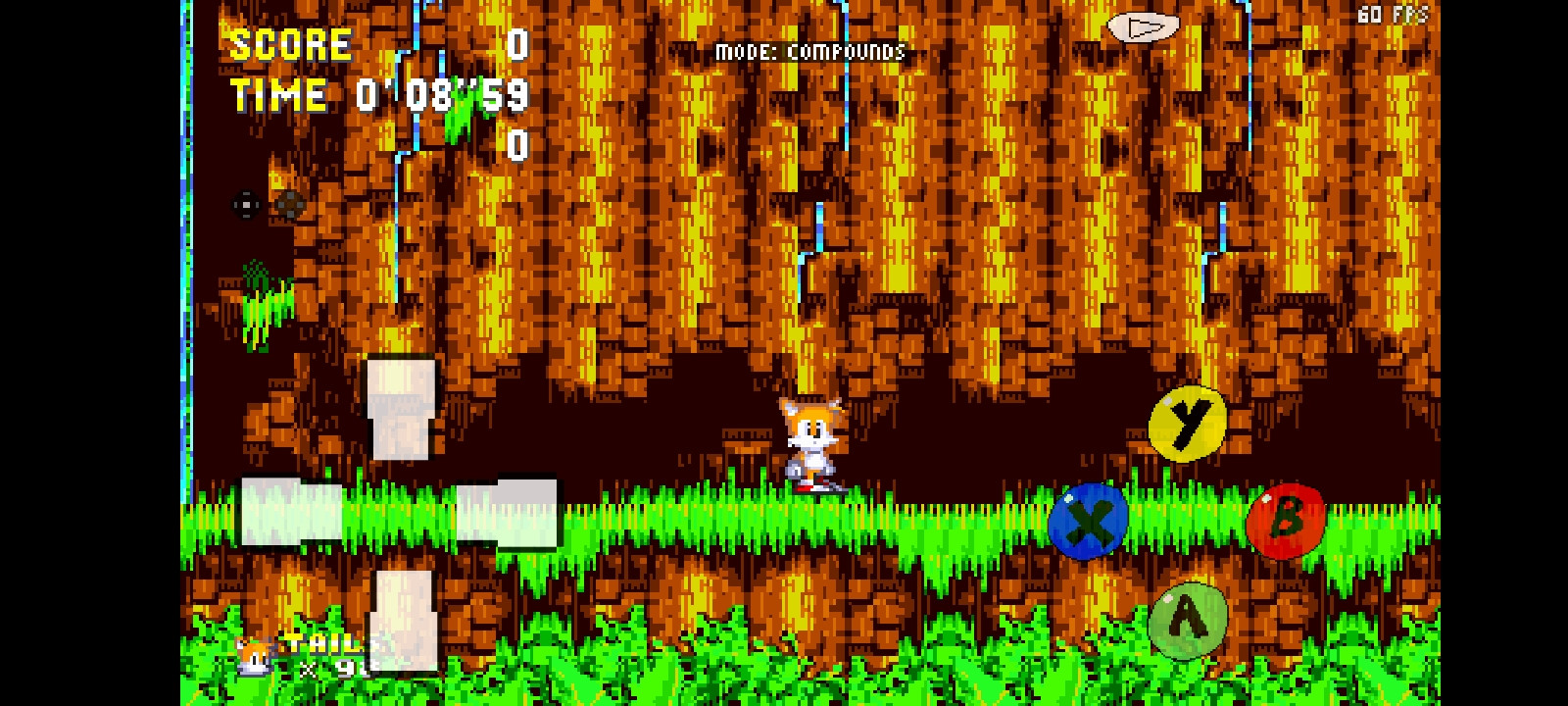The image size is (1568, 706).
Task: Click the white pipe on the left ledge
Action: point(402,412)
